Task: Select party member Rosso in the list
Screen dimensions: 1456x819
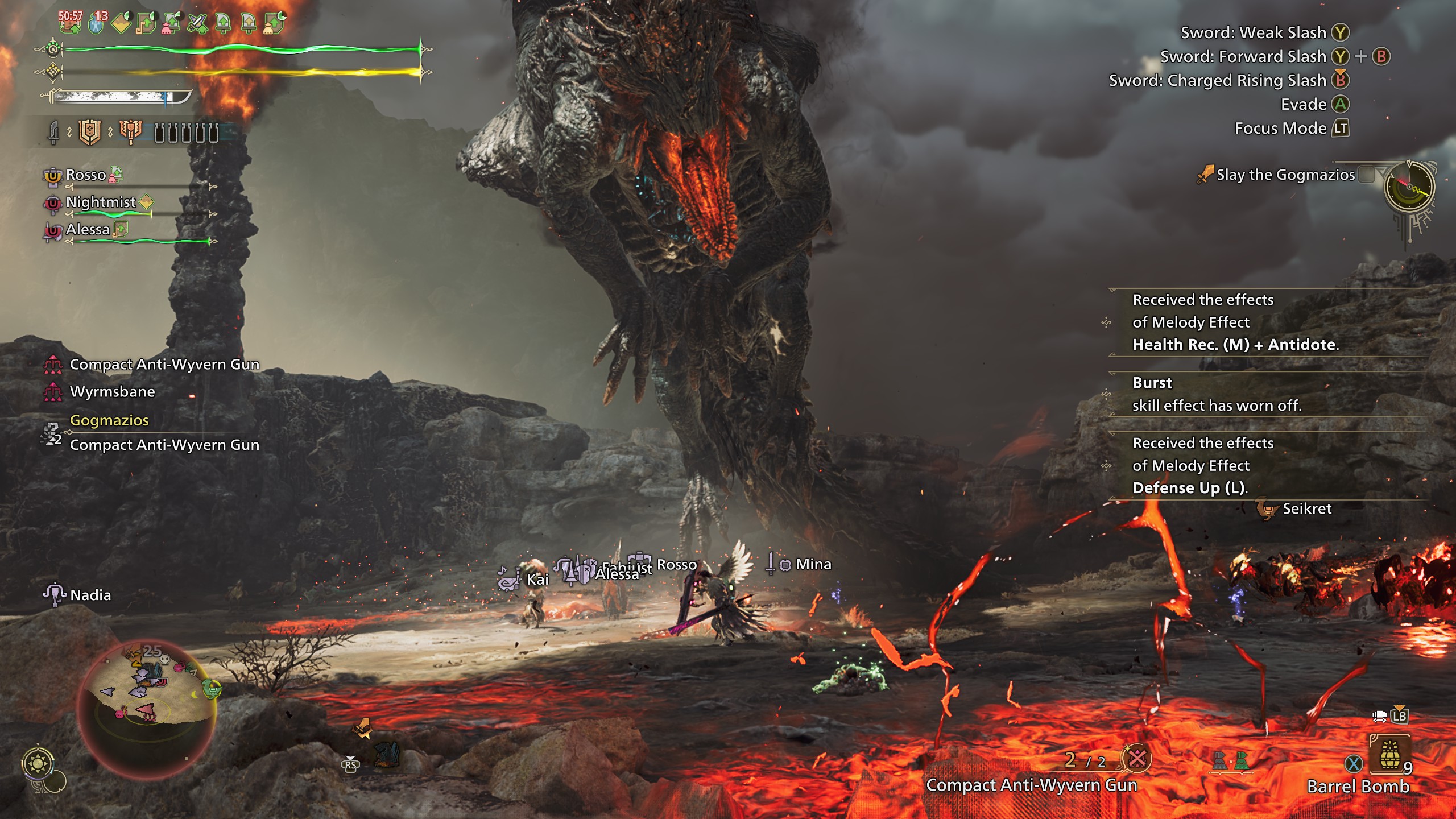Action: point(86,175)
